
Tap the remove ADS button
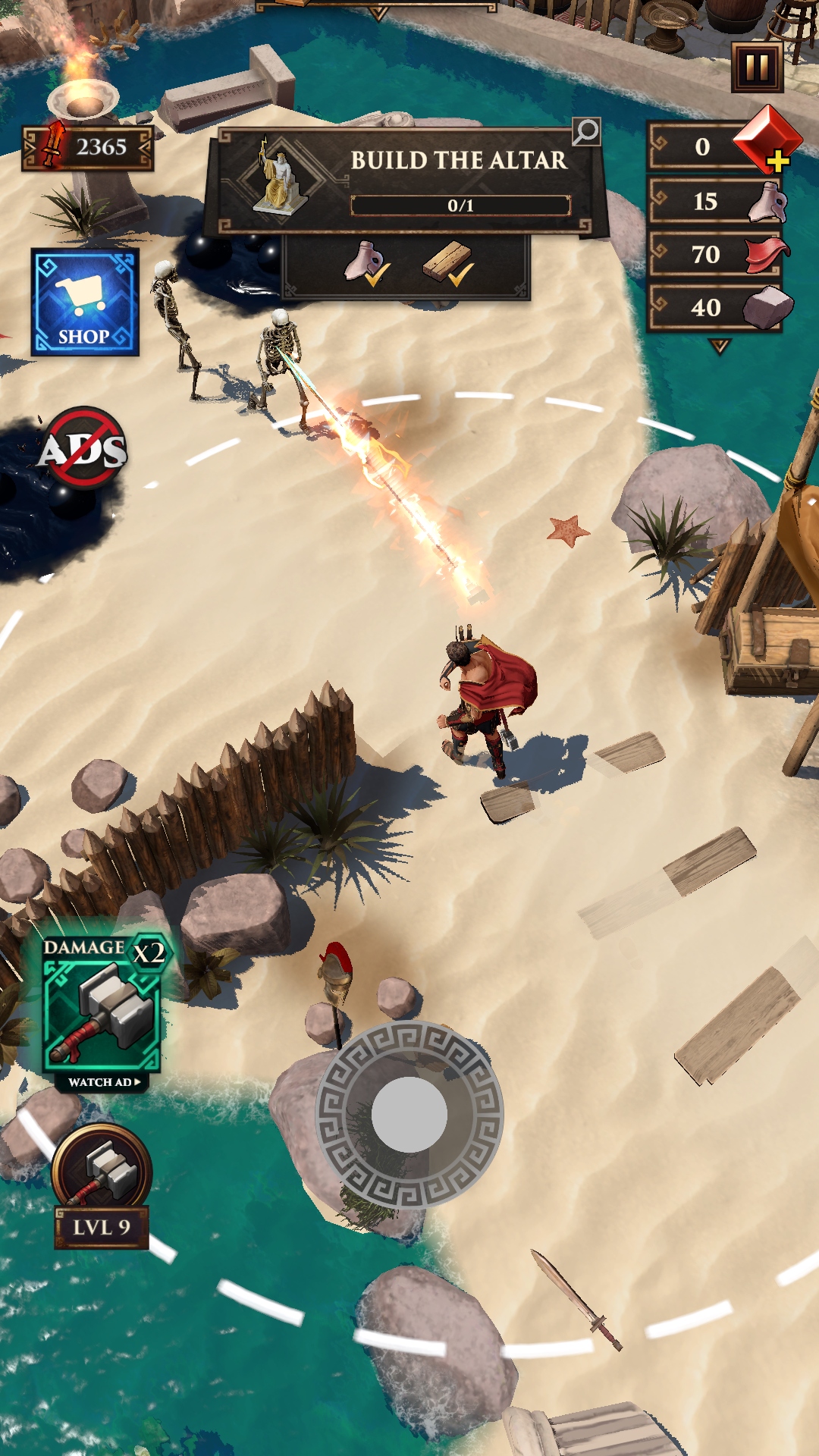click(83, 448)
